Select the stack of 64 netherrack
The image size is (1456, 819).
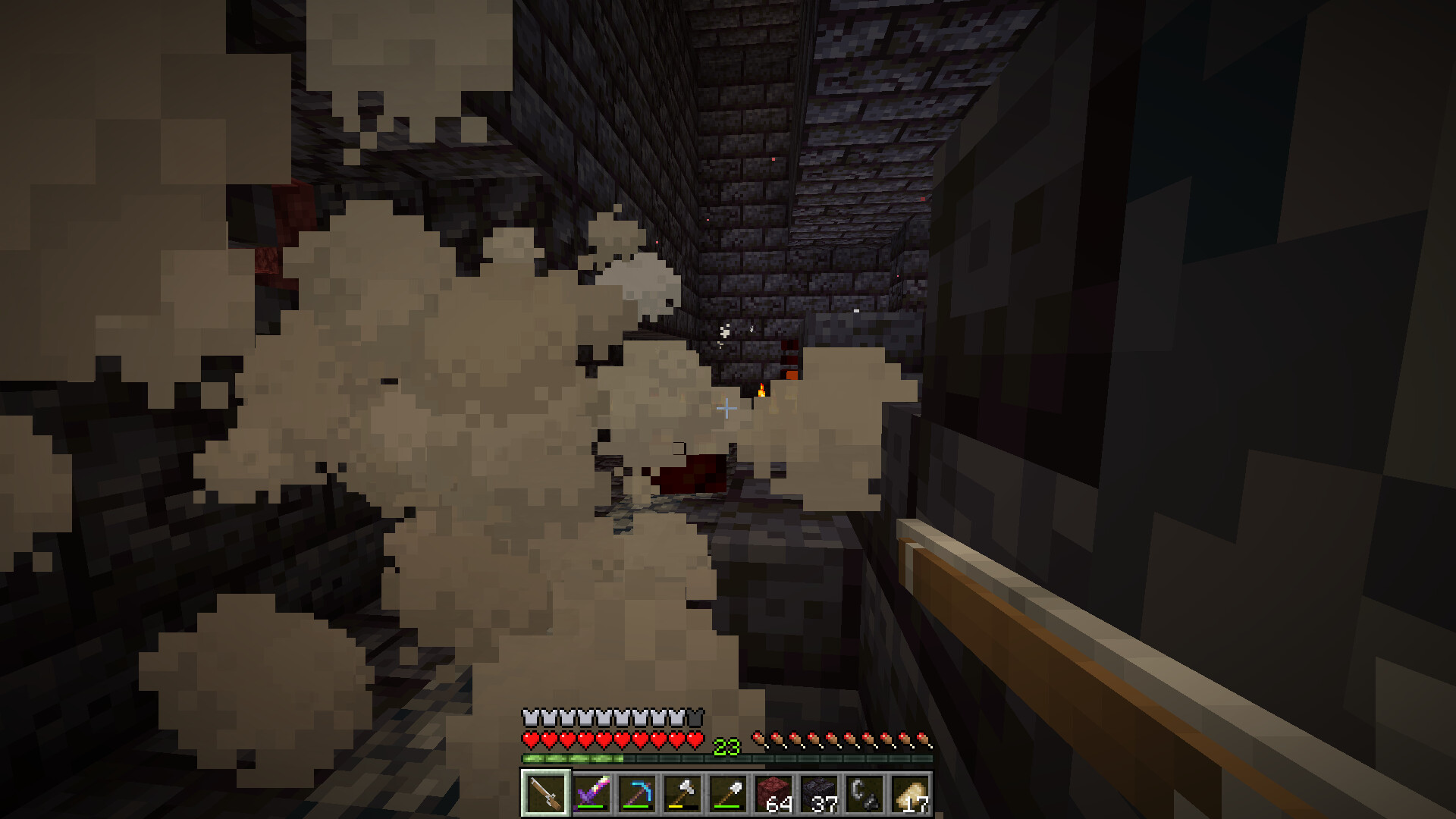pyautogui.click(x=772, y=793)
